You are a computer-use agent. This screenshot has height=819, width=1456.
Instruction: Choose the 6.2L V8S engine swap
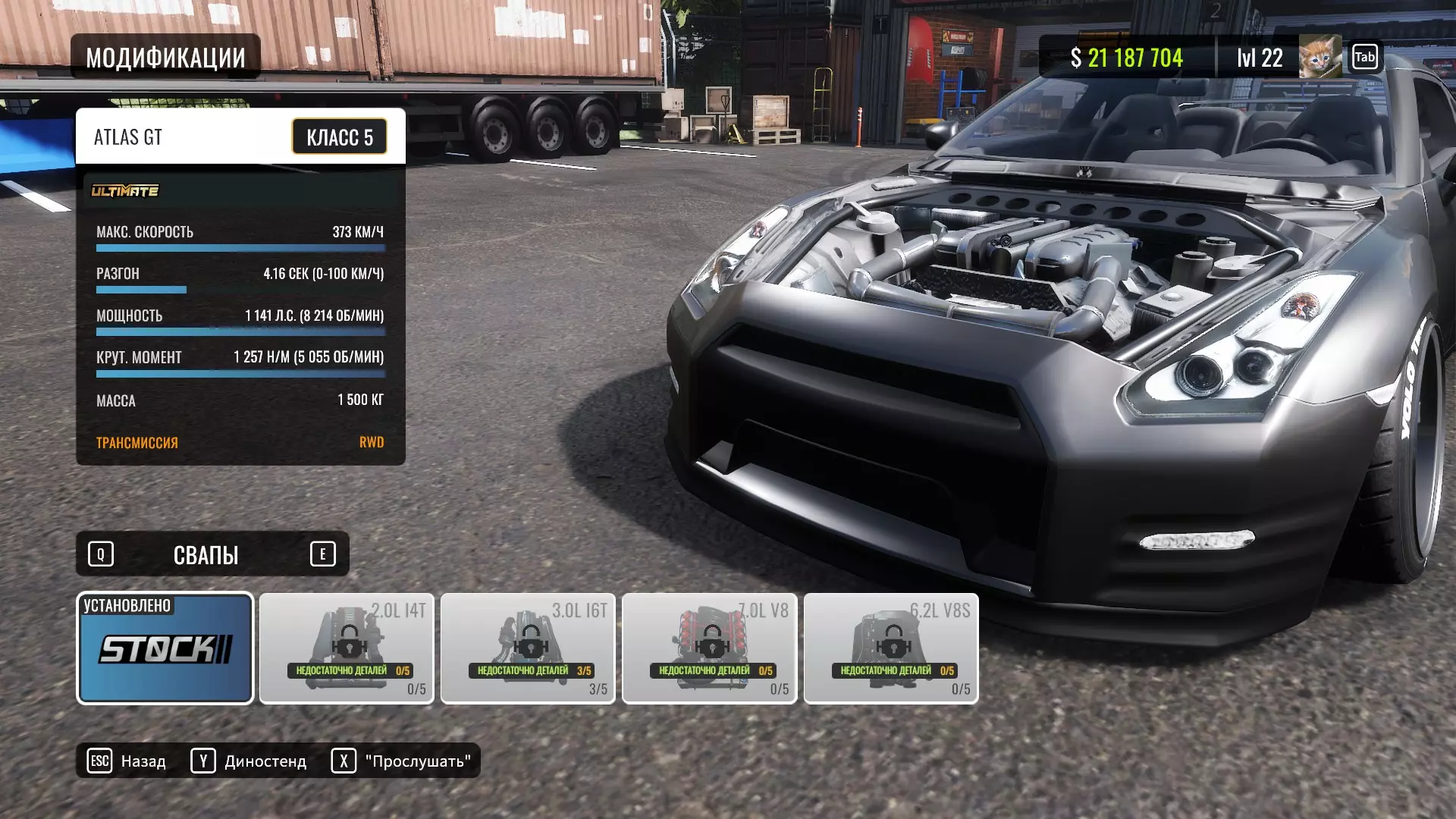click(x=891, y=648)
